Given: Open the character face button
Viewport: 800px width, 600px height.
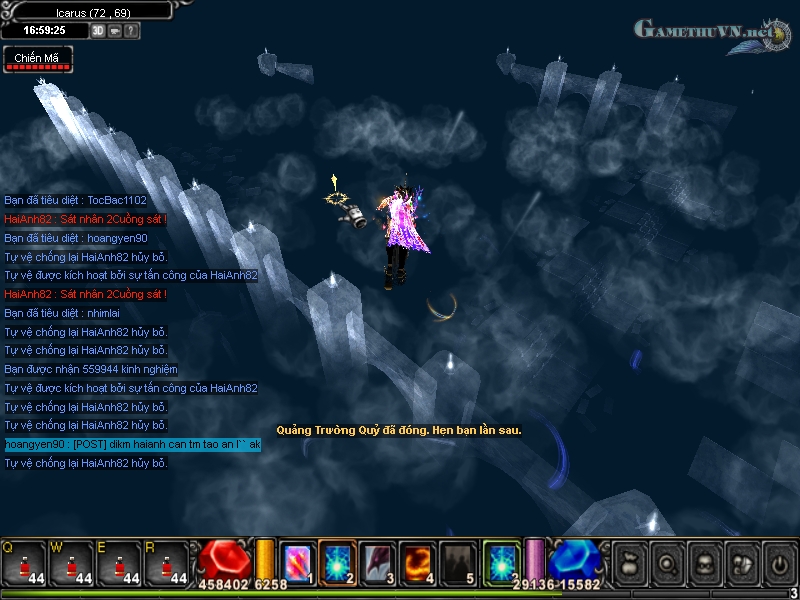Looking at the screenshot, I should [x=704, y=565].
